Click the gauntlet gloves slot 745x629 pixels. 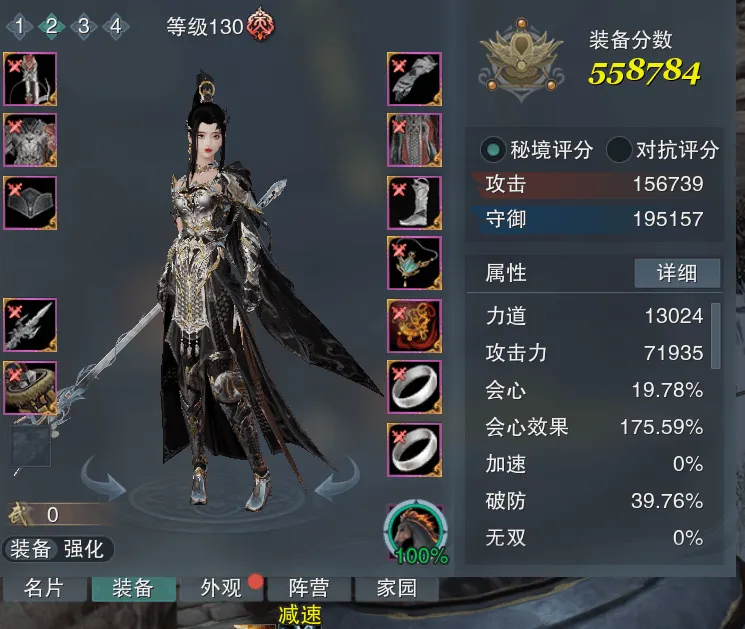point(414,79)
